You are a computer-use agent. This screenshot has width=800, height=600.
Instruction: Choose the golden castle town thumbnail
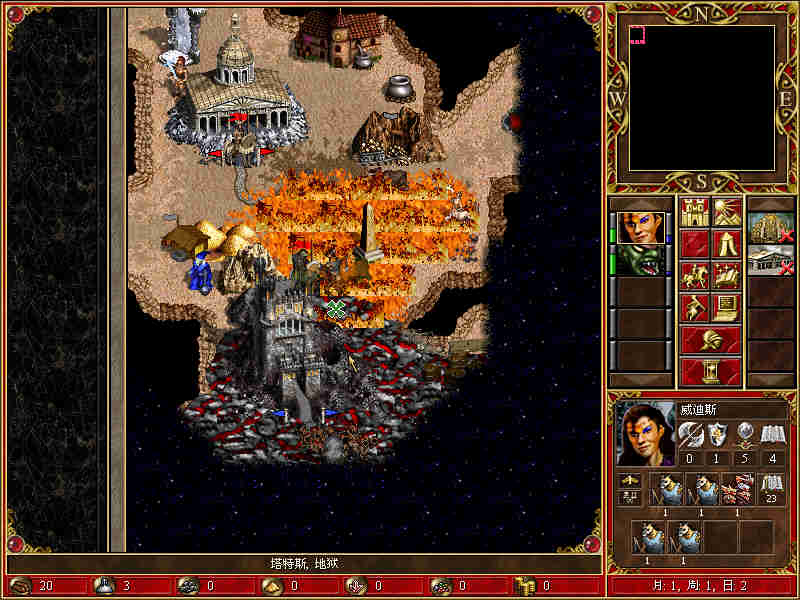pos(771,227)
